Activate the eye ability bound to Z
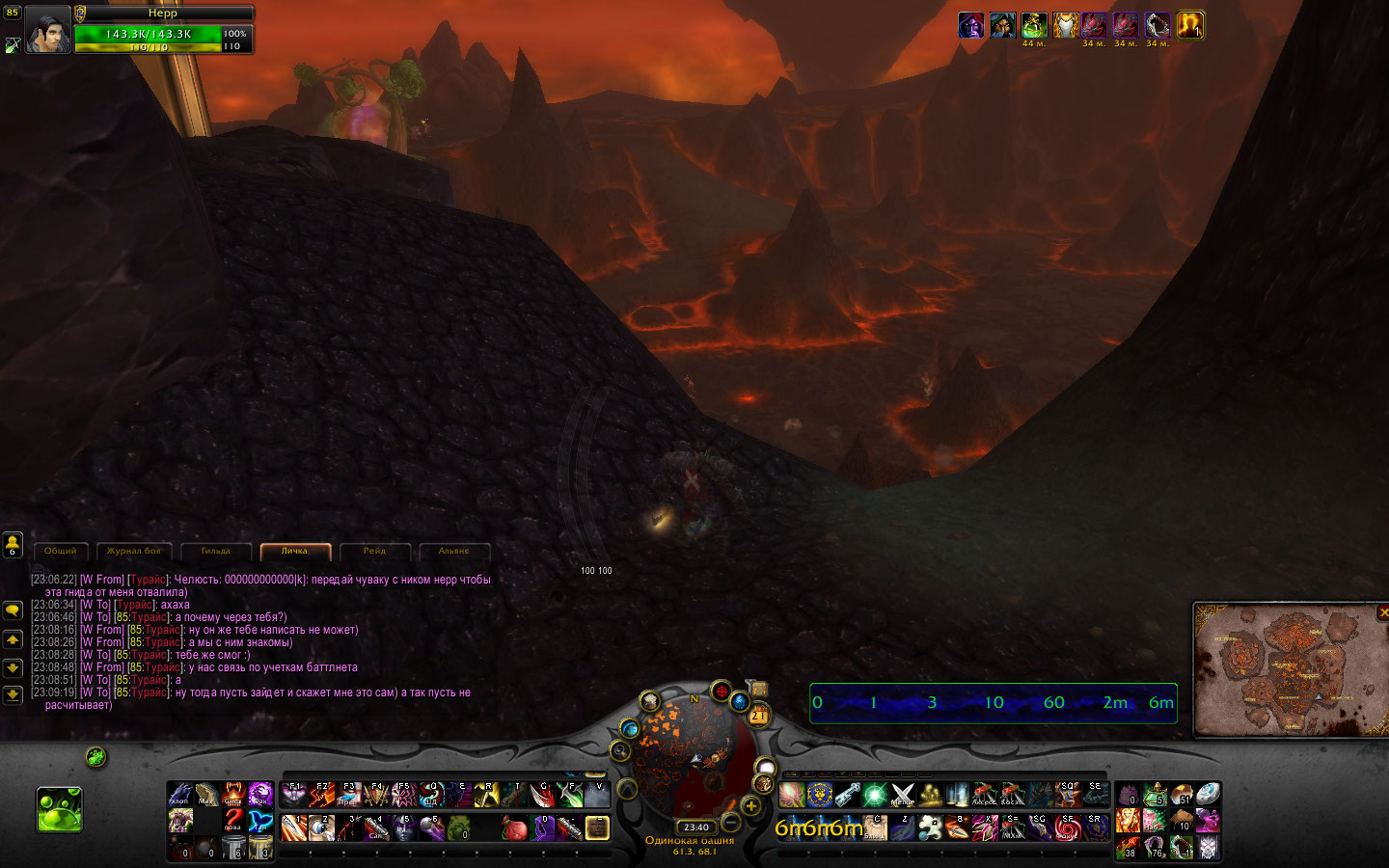 pyautogui.click(x=321, y=827)
